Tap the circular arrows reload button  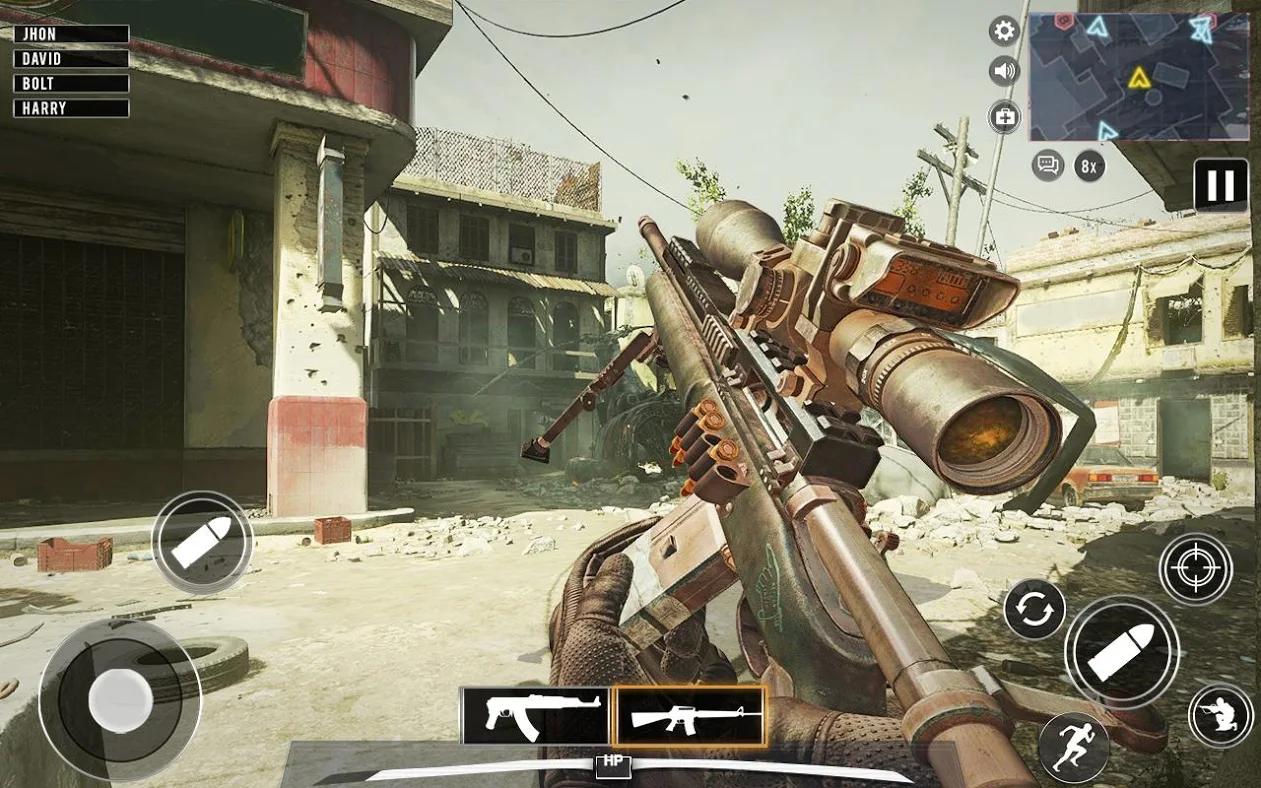(x=1034, y=609)
